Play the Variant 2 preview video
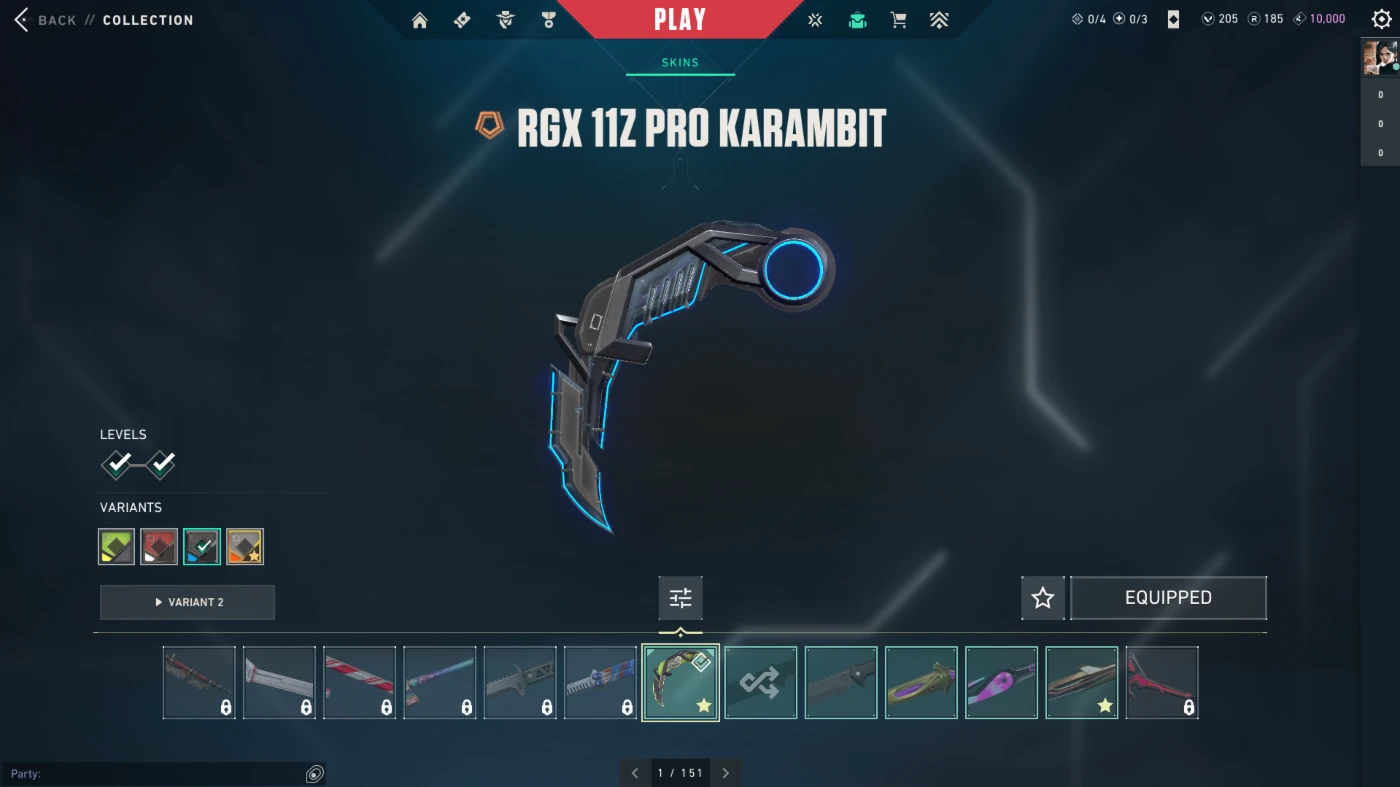 pos(187,602)
